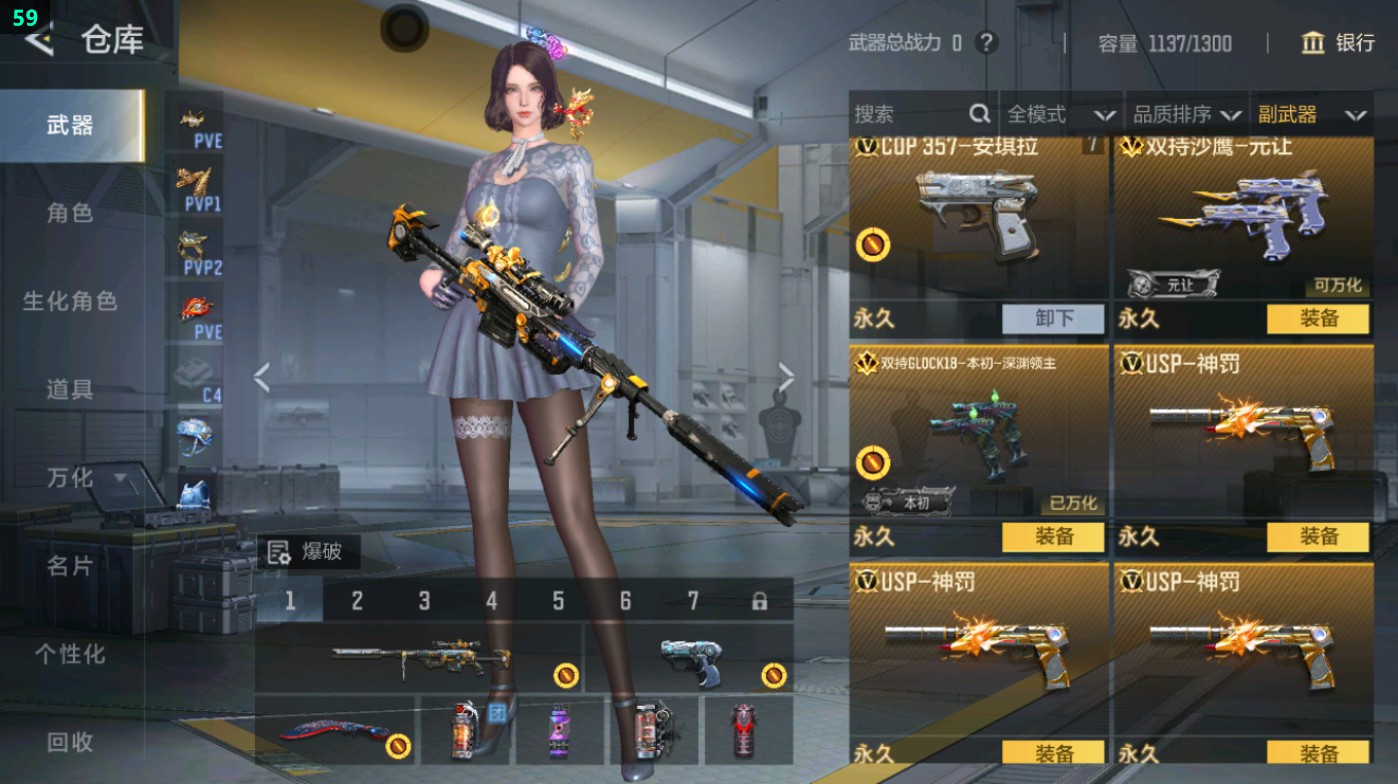The width and height of the screenshot is (1398, 784).
Task: Open the 名片 name card category
Action: pyautogui.click(x=70, y=566)
